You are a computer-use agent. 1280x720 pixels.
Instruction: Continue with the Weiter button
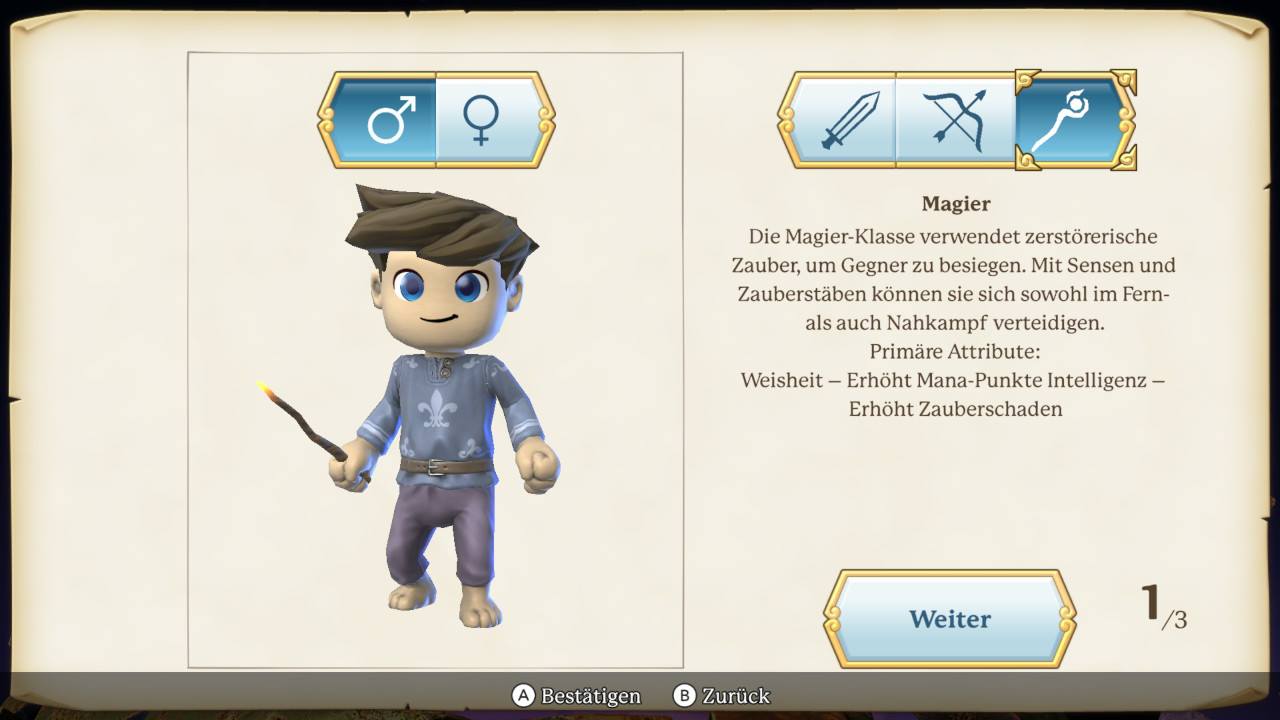[x=949, y=619]
